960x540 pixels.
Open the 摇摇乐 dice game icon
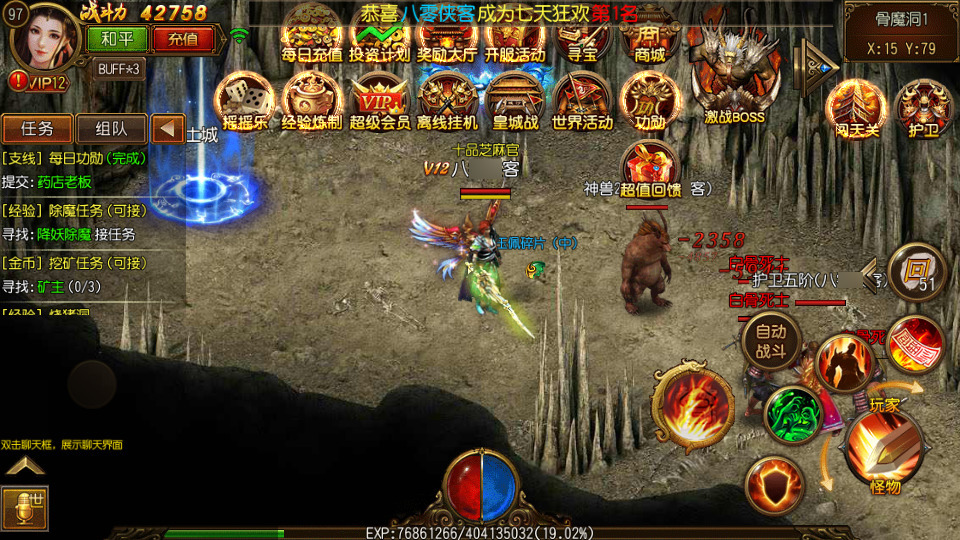[244, 101]
